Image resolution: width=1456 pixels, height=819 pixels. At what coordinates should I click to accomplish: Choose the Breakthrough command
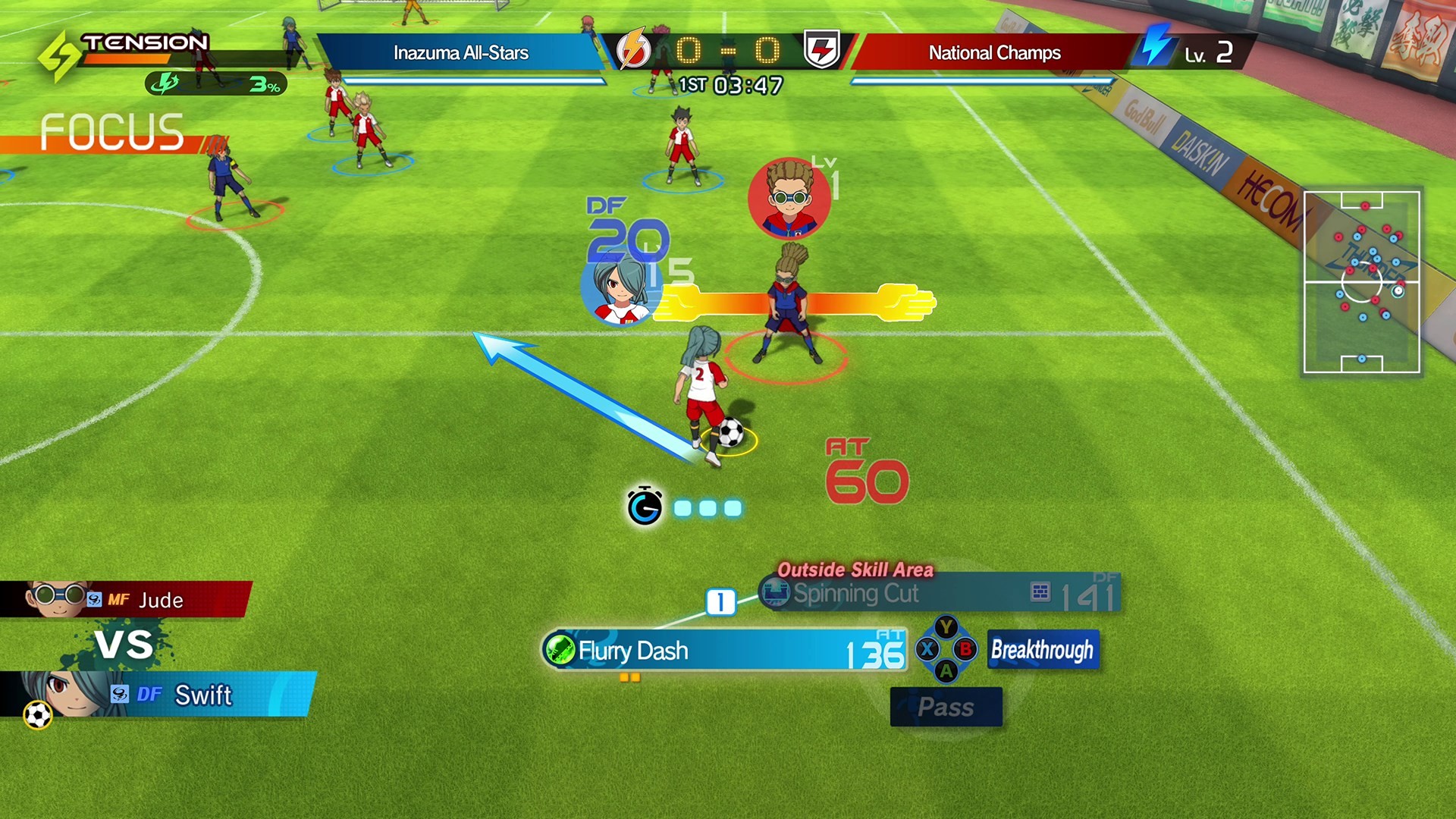1043,650
